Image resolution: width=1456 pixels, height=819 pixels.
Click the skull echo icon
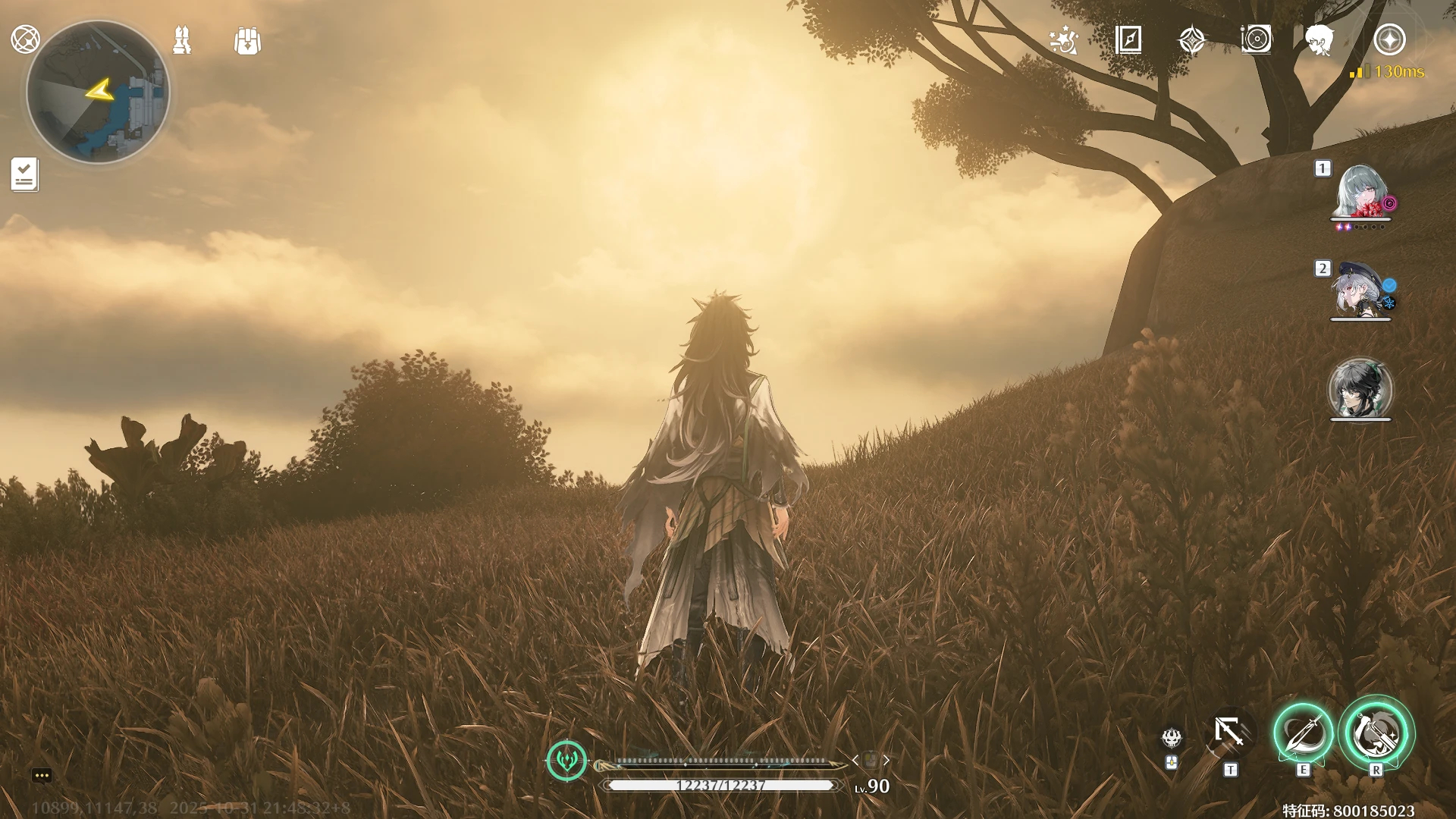pyautogui.click(x=1172, y=736)
